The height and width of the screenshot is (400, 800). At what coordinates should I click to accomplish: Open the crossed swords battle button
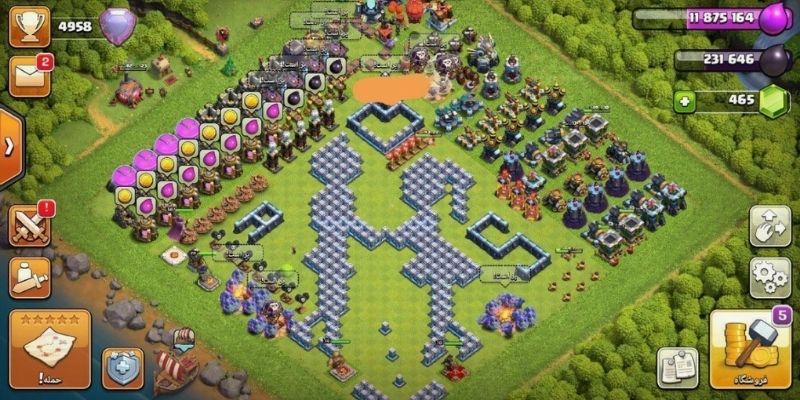30,225
